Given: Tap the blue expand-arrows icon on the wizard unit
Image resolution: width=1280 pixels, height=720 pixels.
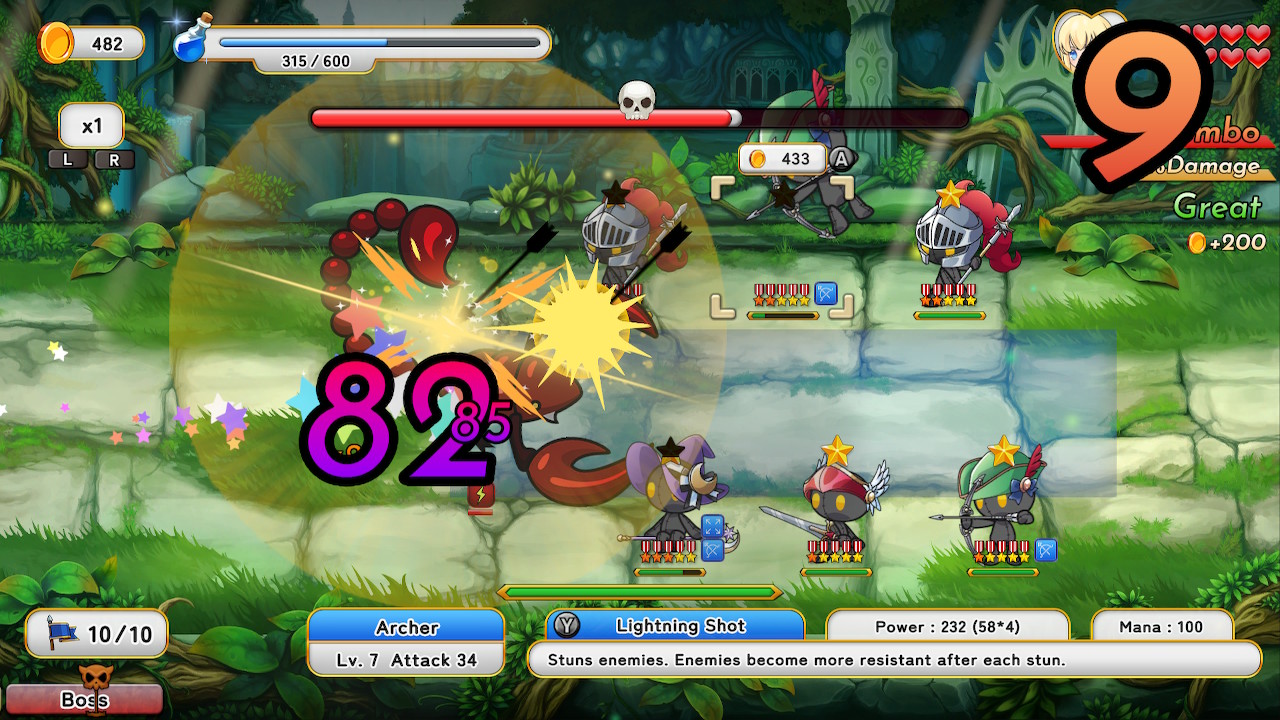Looking at the screenshot, I should tap(711, 524).
